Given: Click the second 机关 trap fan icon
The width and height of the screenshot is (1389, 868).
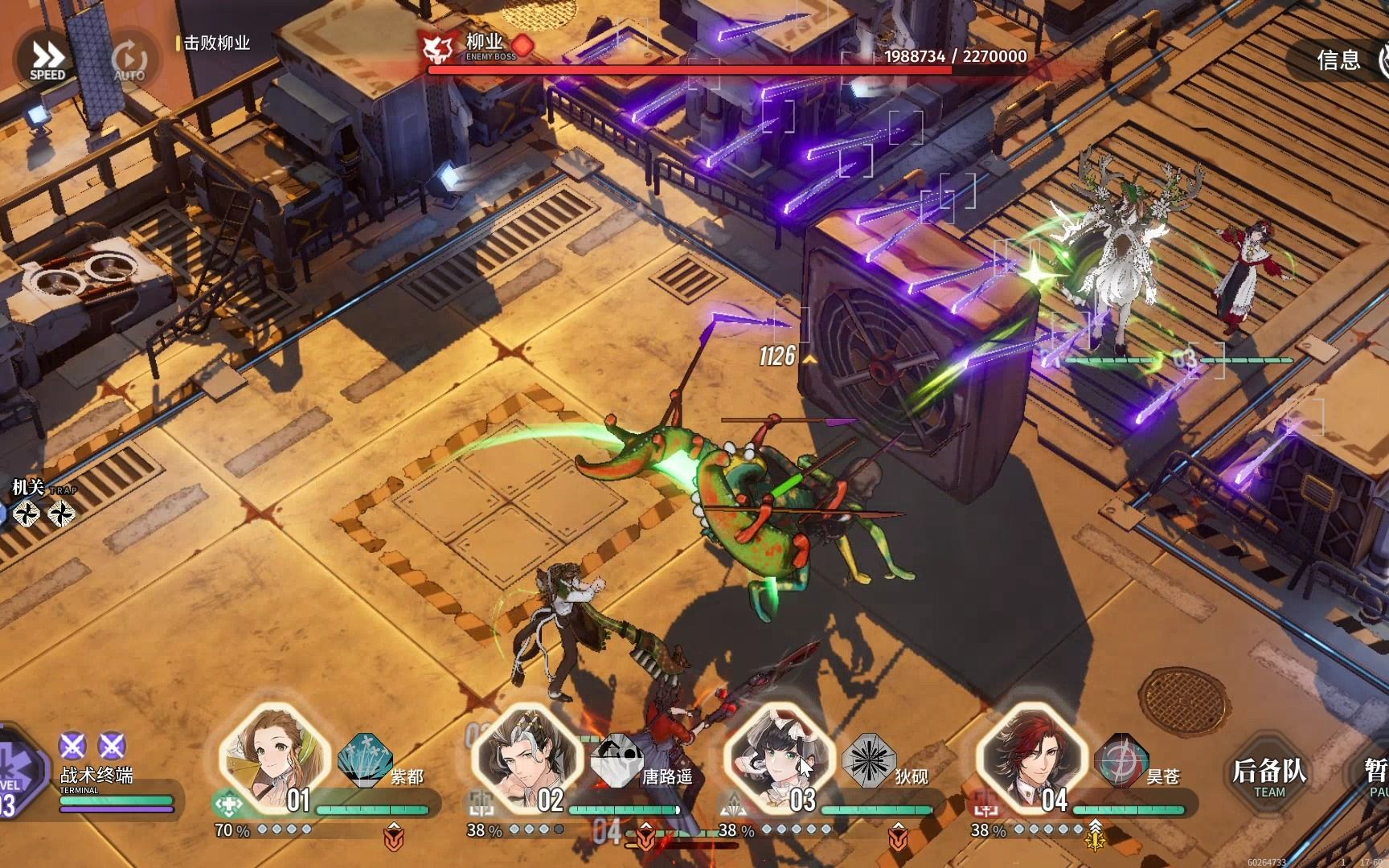Looking at the screenshot, I should pyautogui.click(x=62, y=513).
